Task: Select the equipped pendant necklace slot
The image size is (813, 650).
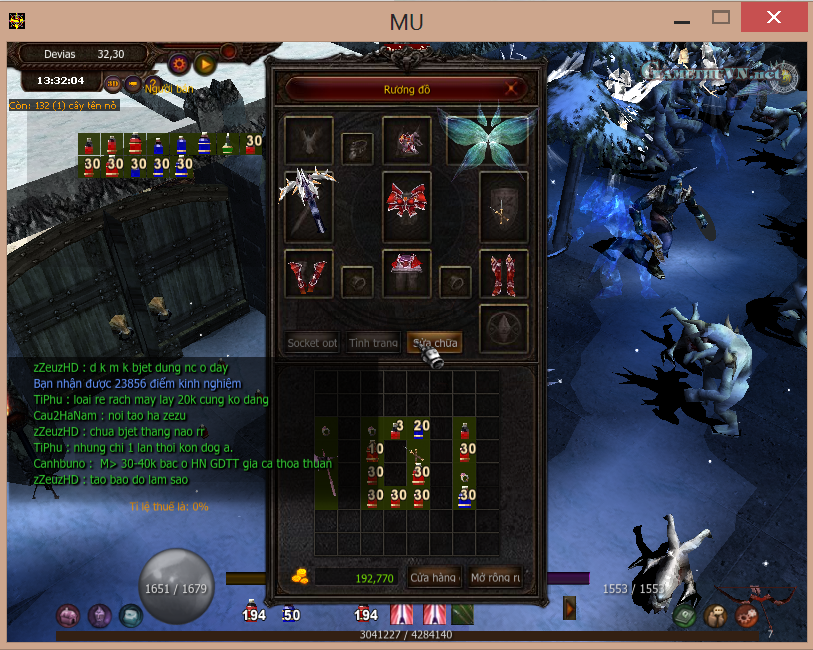Action: [x=357, y=149]
